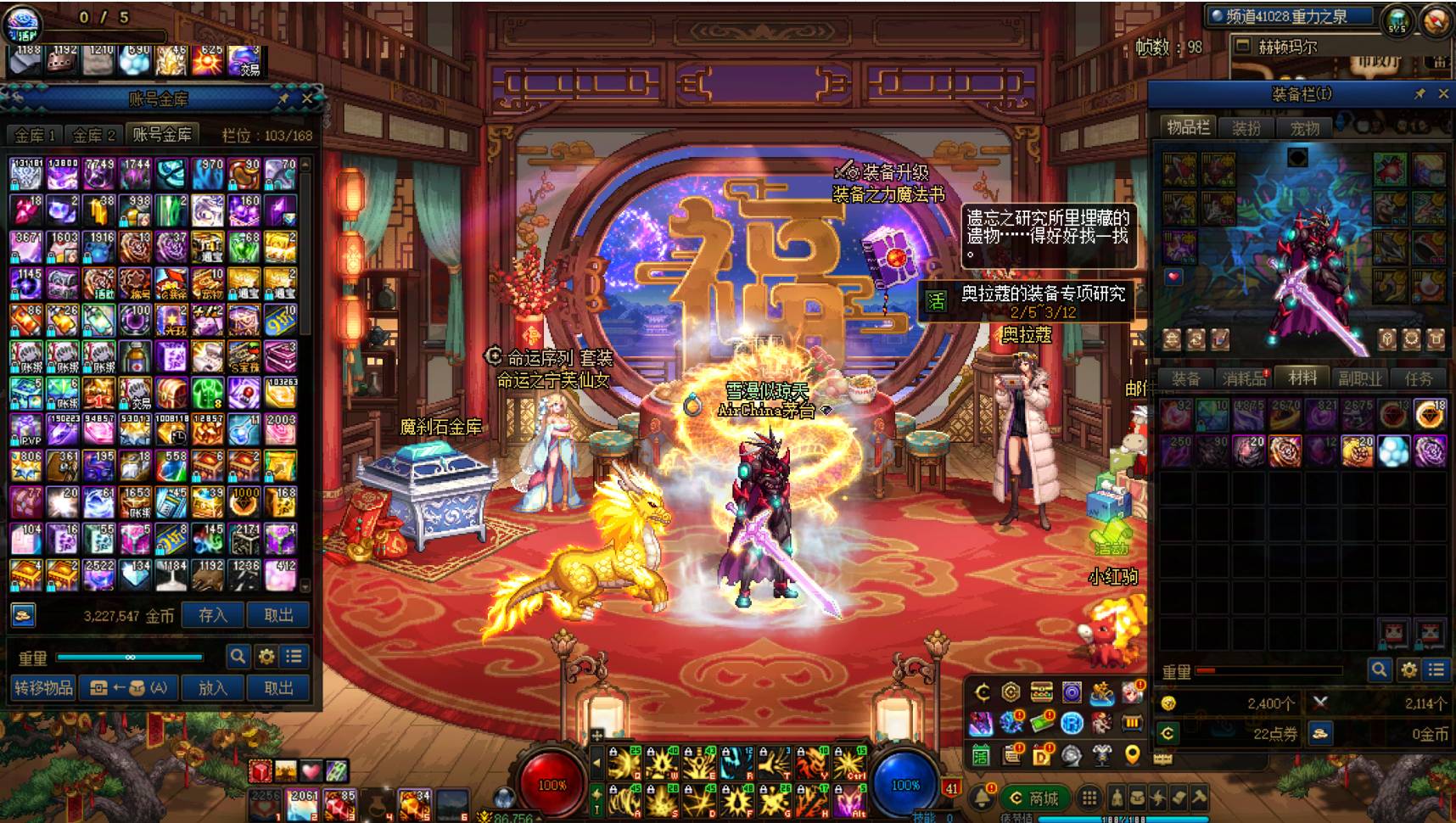This screenshot has width=1456, height=823.
Task: Switch inventory to the 副职业 tab
Action: (1360, 378)
